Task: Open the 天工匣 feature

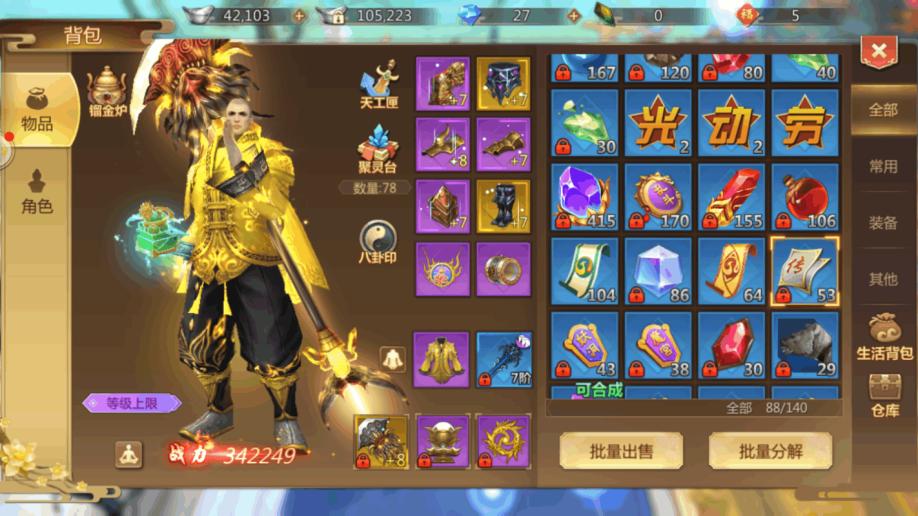Action: [379, 85]
